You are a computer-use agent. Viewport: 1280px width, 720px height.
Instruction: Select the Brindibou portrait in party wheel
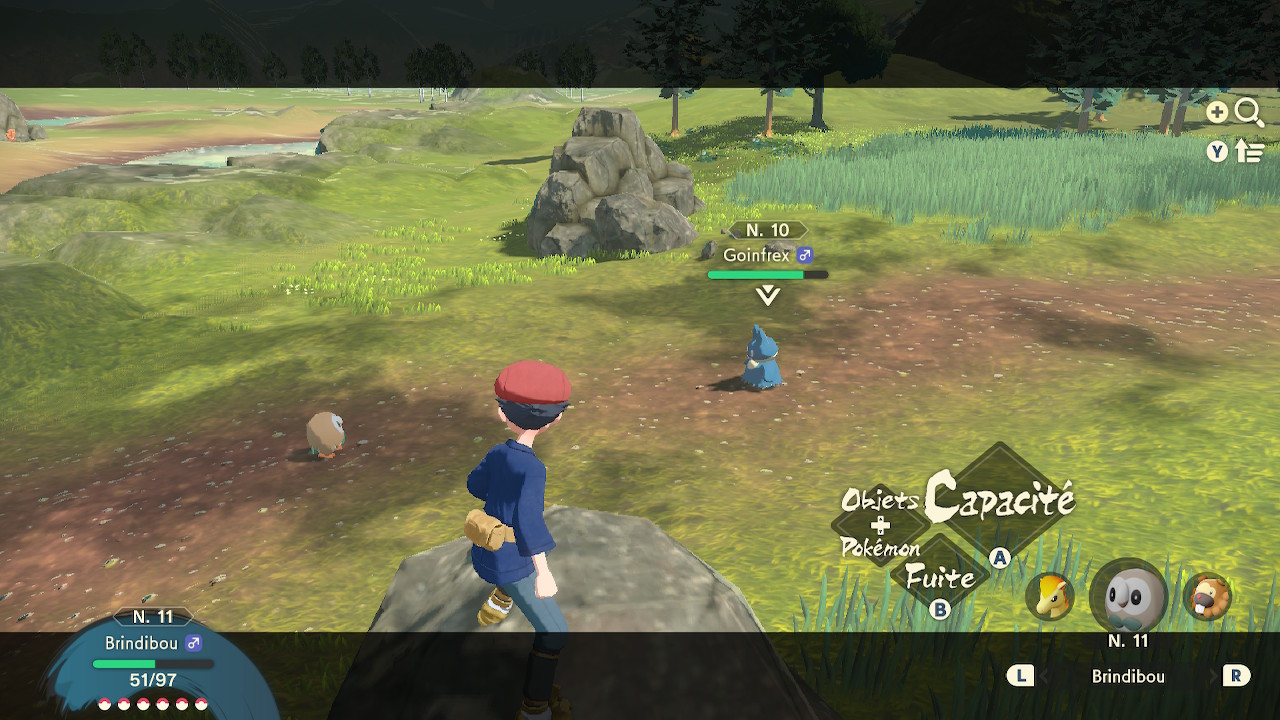(x=1129, y=598)
